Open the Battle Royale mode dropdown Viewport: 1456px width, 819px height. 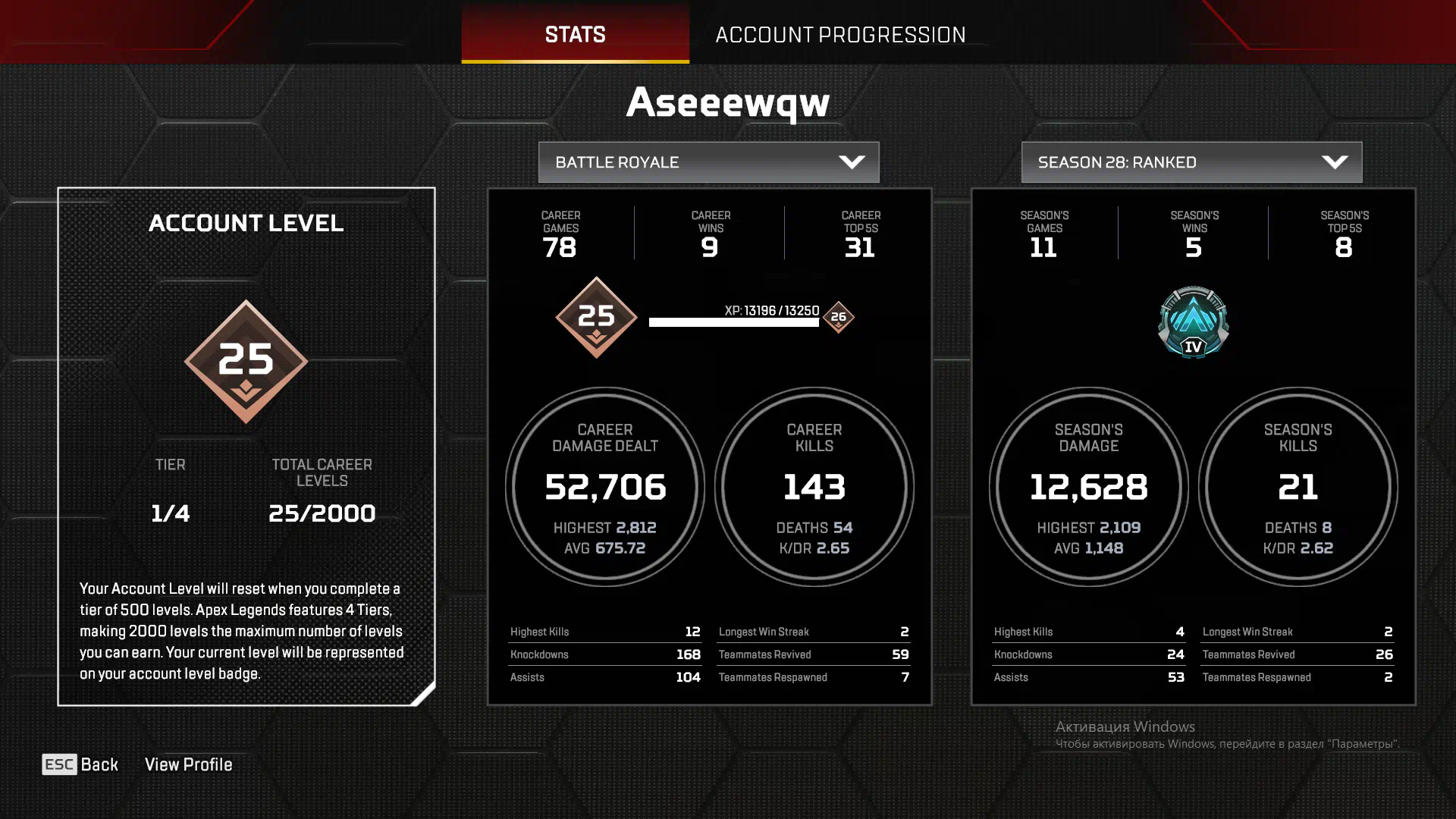click(708, 162)
